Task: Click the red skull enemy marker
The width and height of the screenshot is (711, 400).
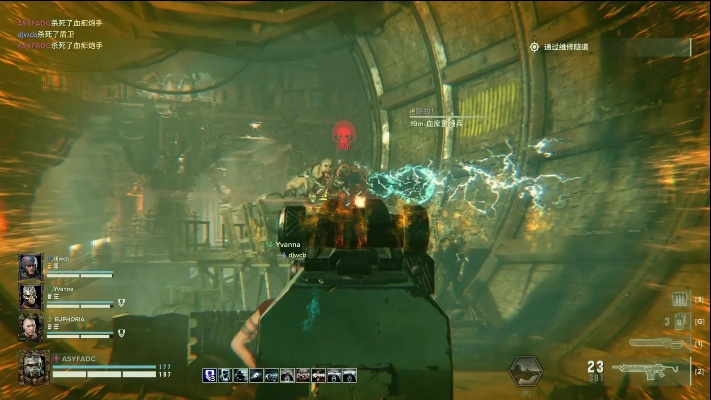Action: (343, 134)
